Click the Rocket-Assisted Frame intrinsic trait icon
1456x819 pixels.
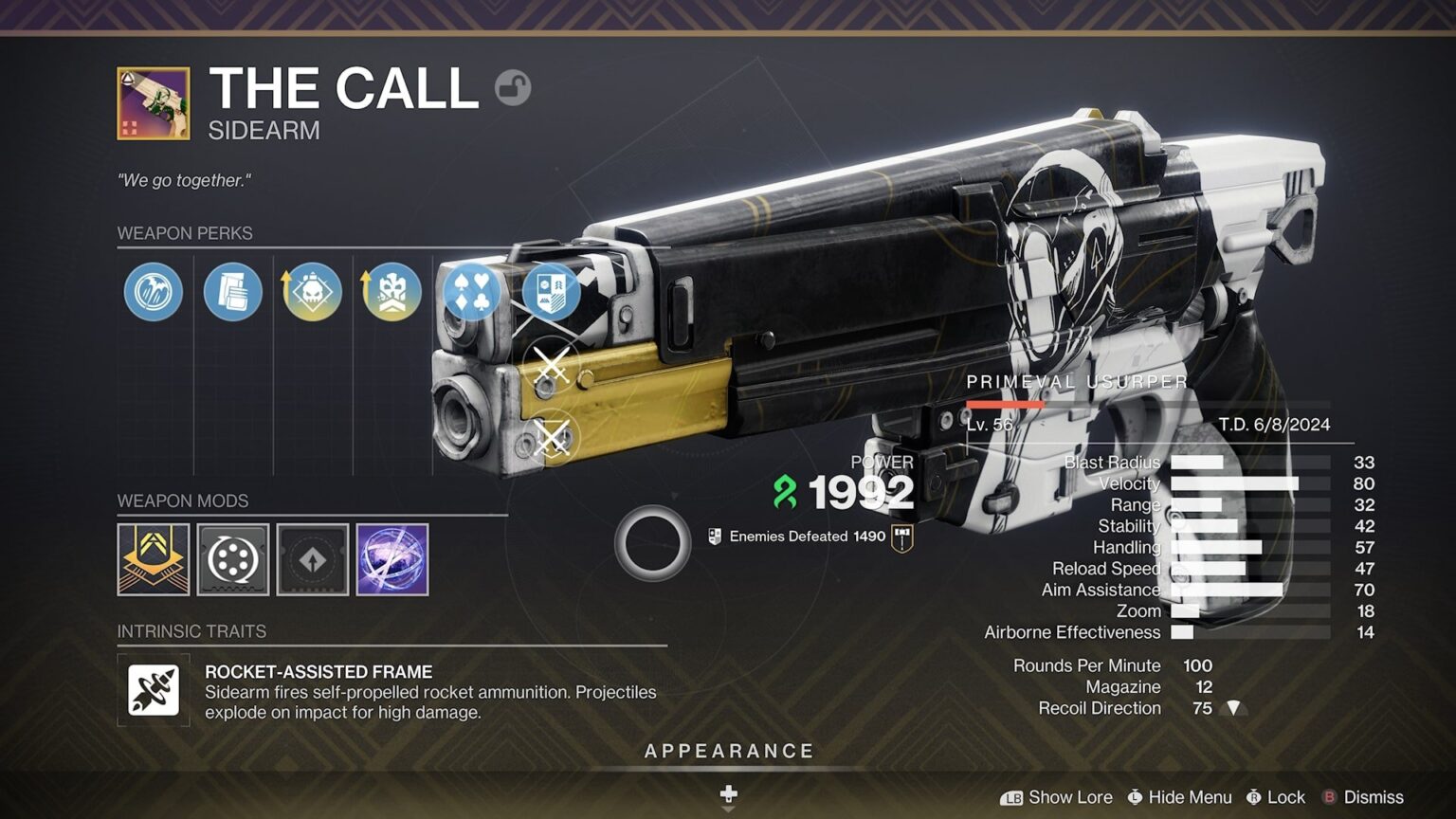pyautogui.click(x=152, y=691)
